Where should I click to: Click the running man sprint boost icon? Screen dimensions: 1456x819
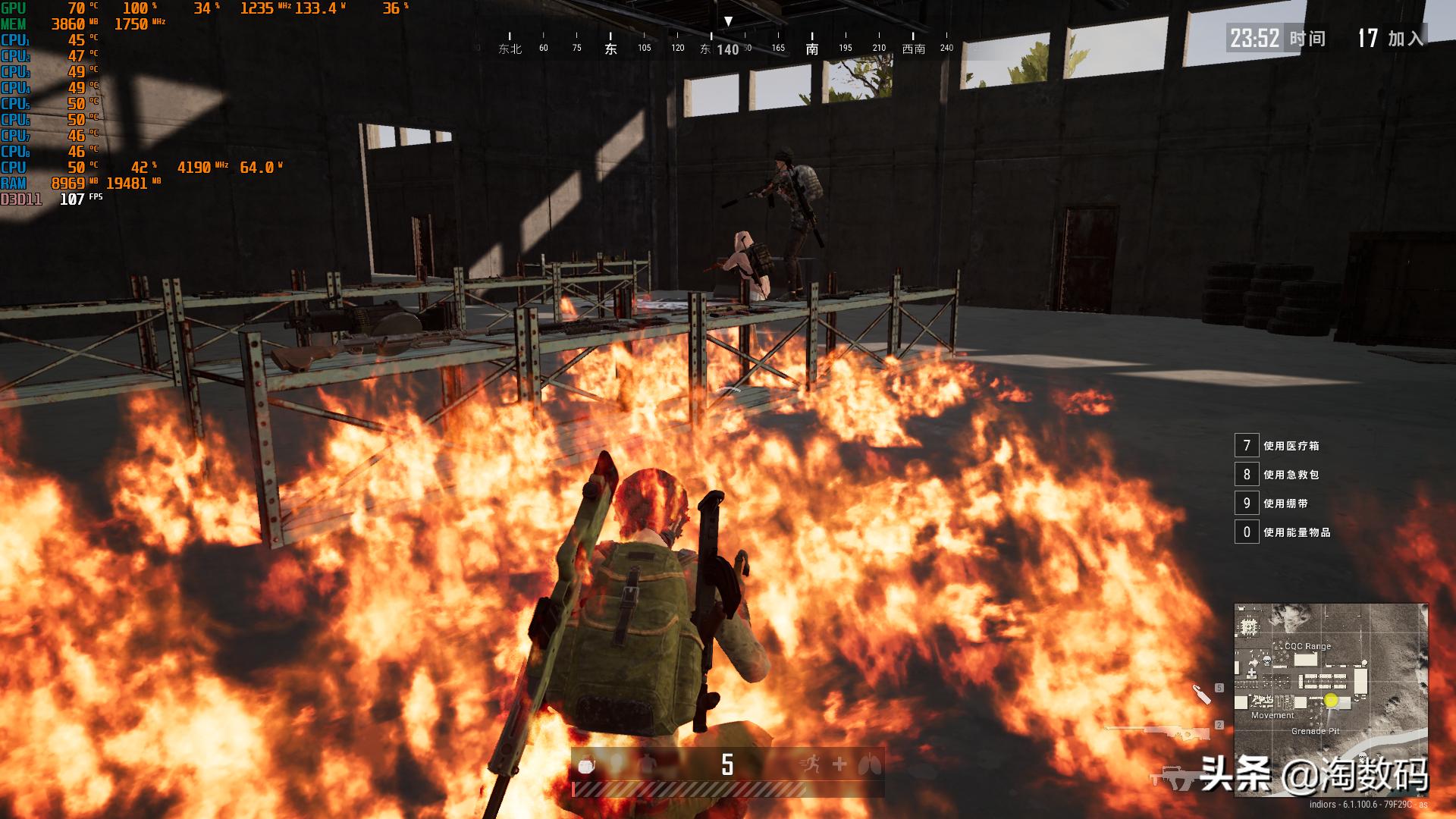pos(810,764)
